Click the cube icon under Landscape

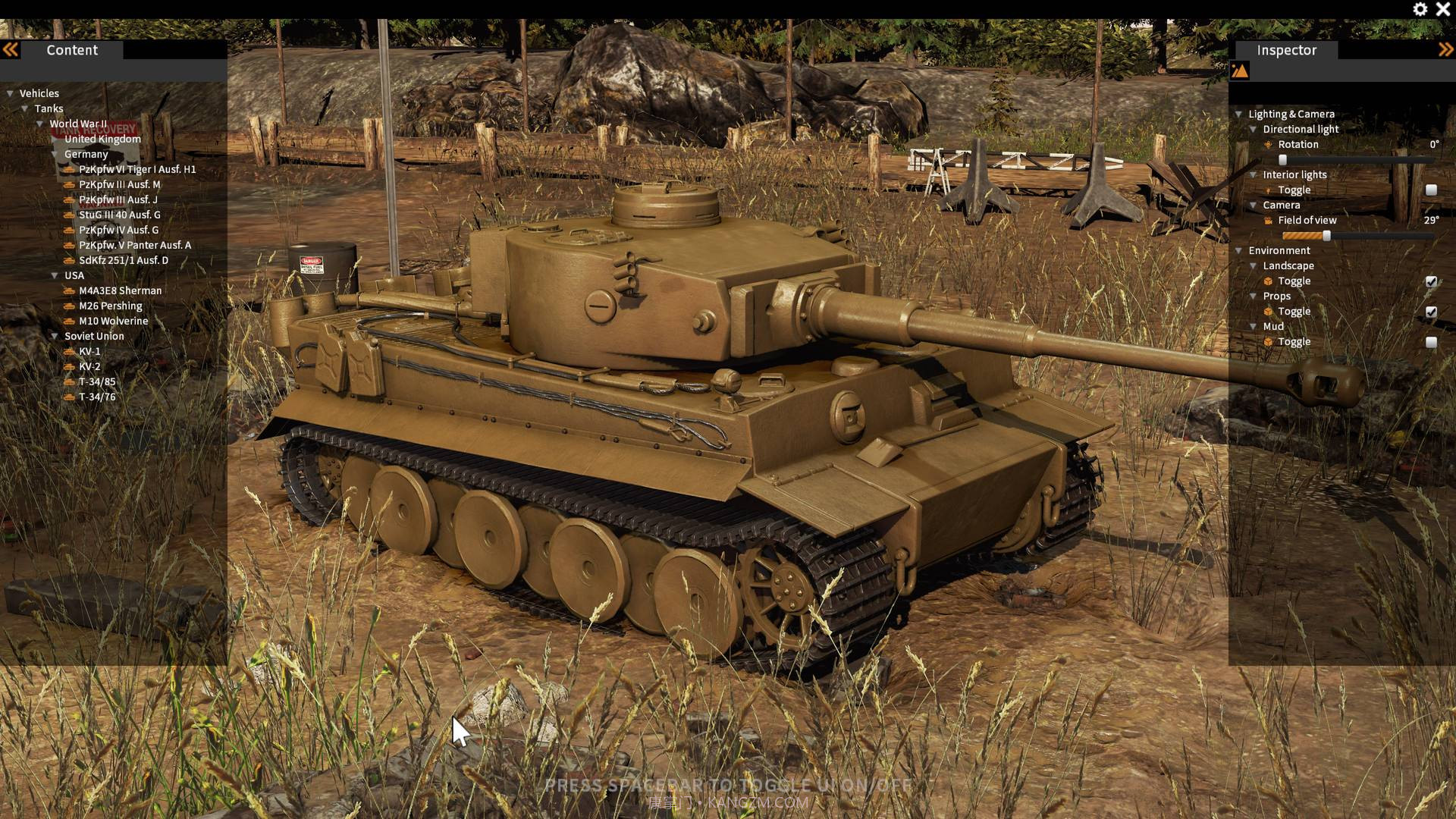1269,281
